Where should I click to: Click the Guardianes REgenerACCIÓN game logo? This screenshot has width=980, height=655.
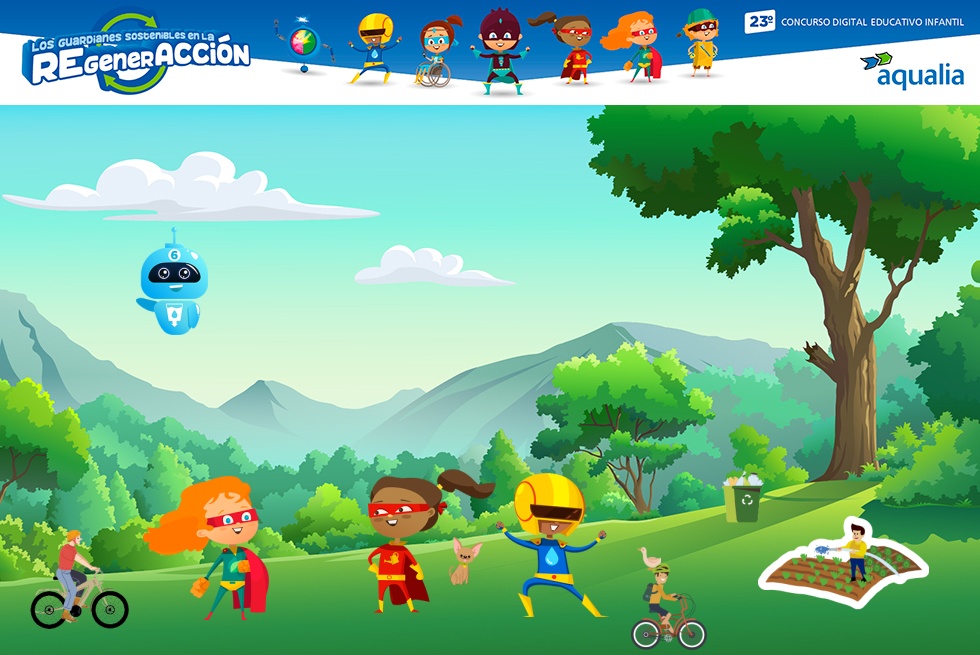click(x=138, y=54)
